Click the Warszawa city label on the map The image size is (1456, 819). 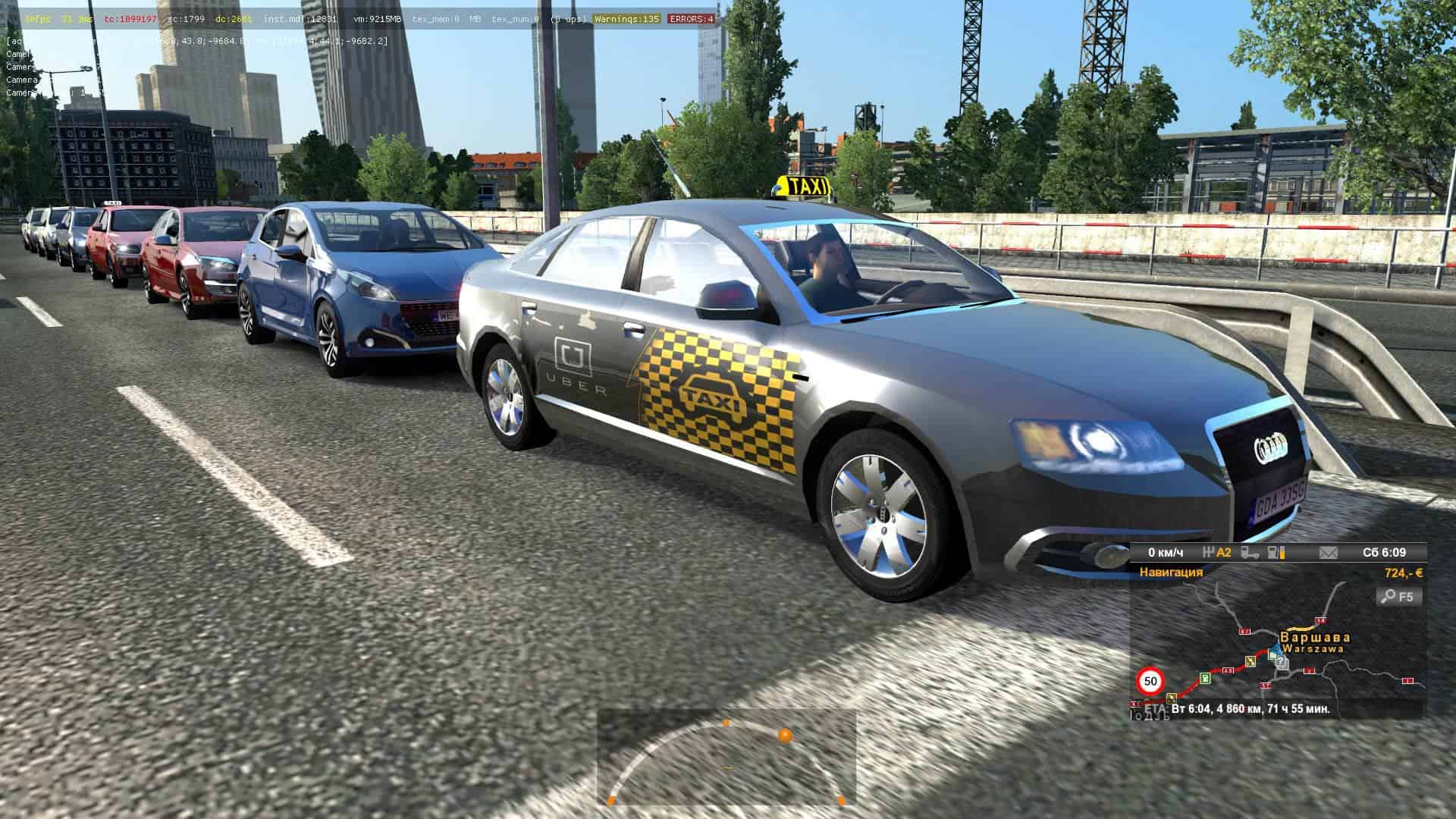(x=1313, y=648)
